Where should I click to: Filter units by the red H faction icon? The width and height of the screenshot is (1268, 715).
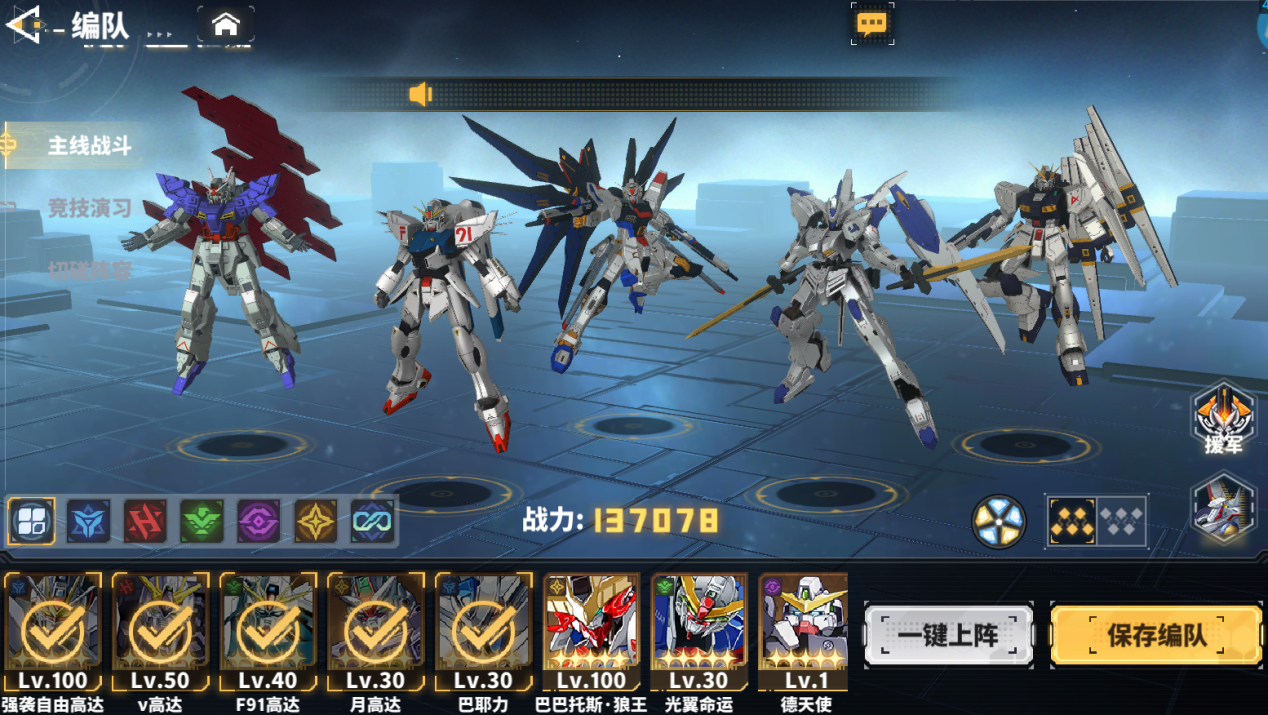click(145, 521)
